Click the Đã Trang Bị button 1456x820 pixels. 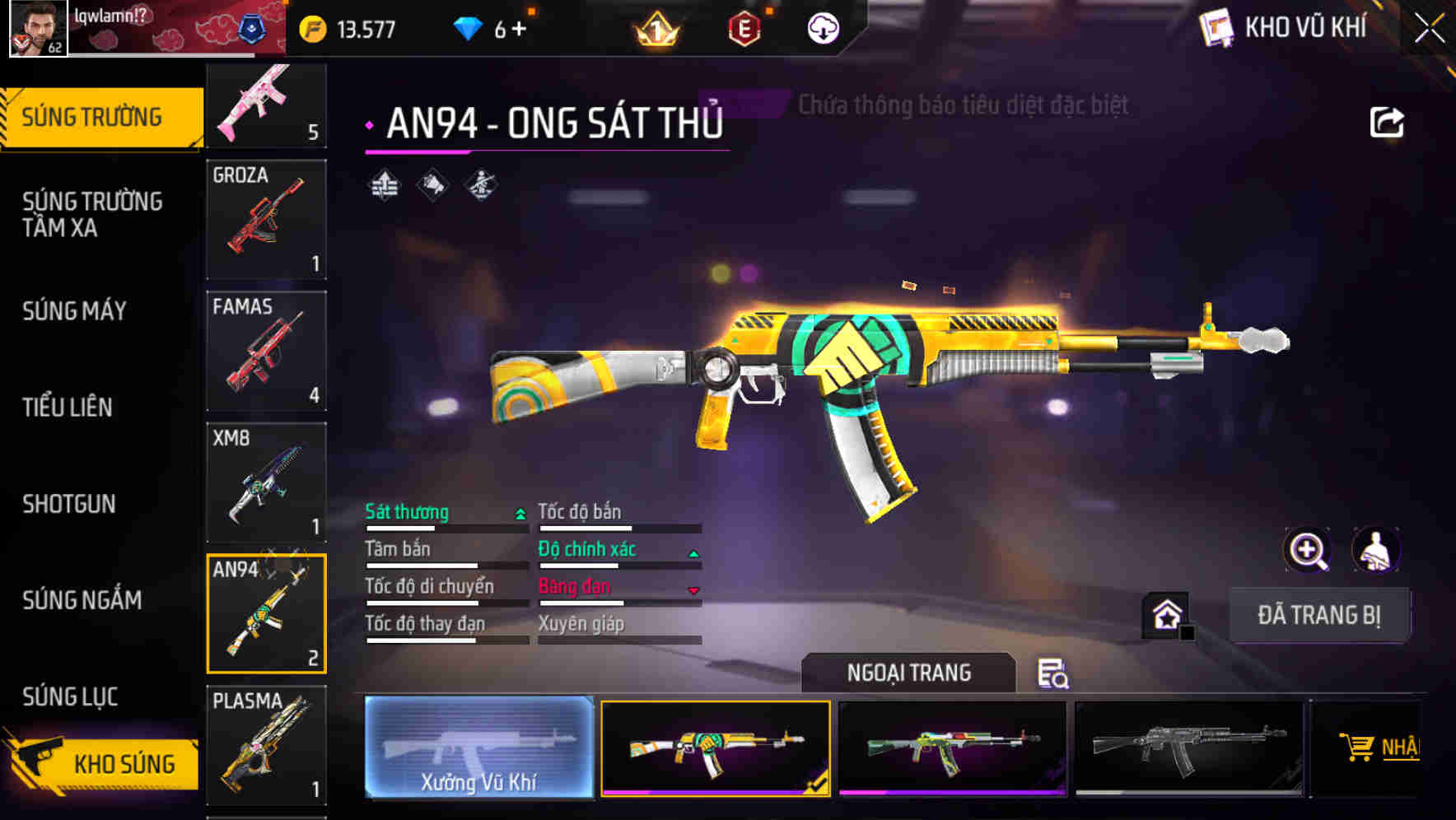[x=1318, y=615]
